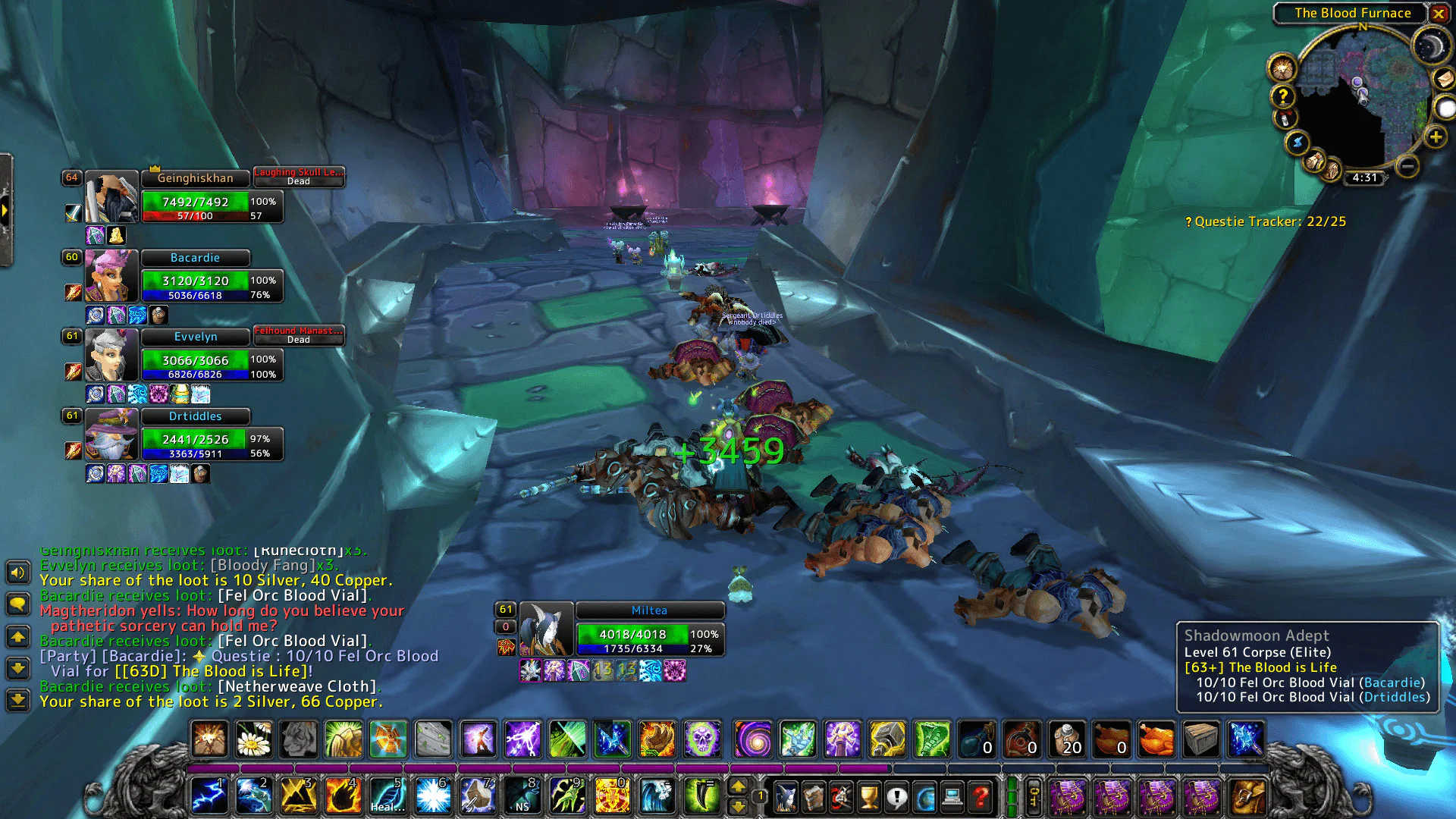Eat the roasted chicken food item
This screenshot has width=1456, height=819.
tap(1156, 739)
